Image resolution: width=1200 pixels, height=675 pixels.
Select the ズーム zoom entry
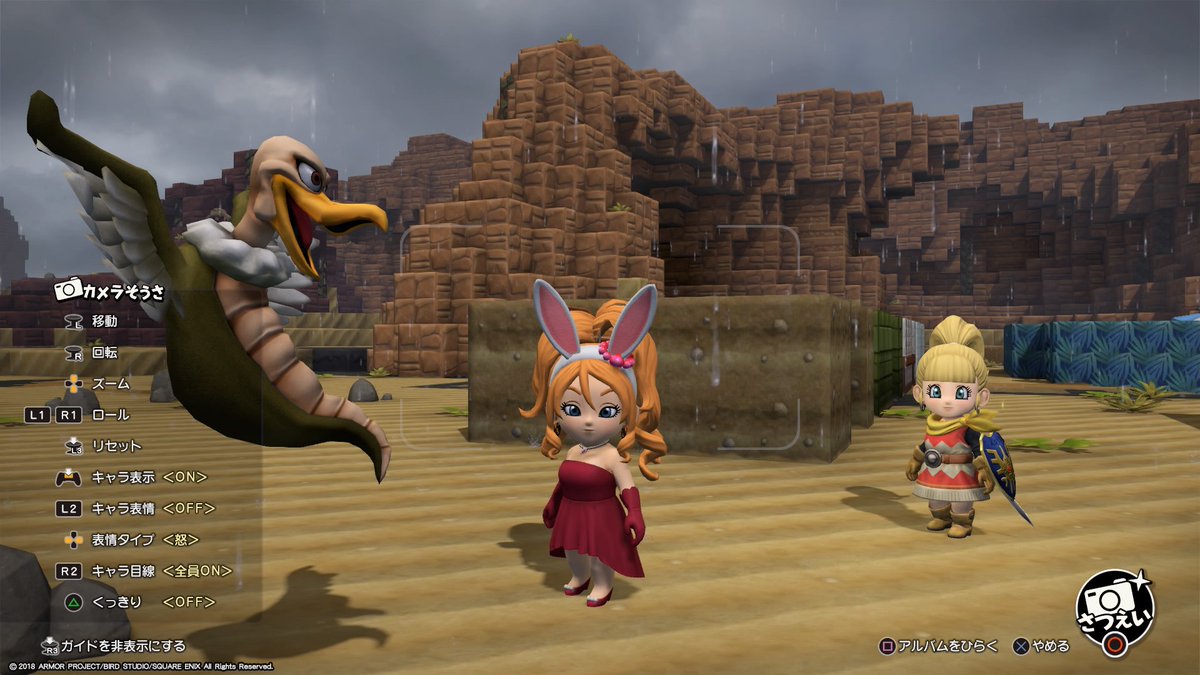tap(110, 383)
